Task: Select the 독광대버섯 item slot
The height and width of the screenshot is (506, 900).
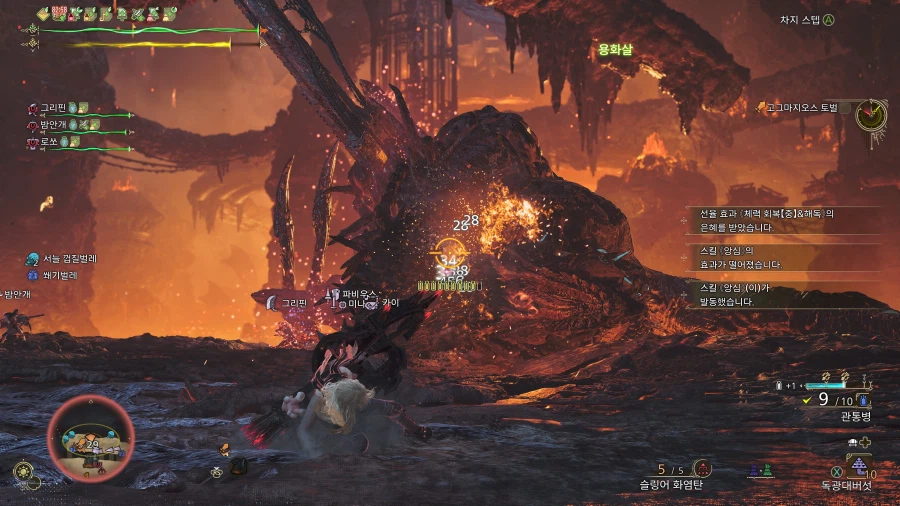Action: [x=858, y=467]
